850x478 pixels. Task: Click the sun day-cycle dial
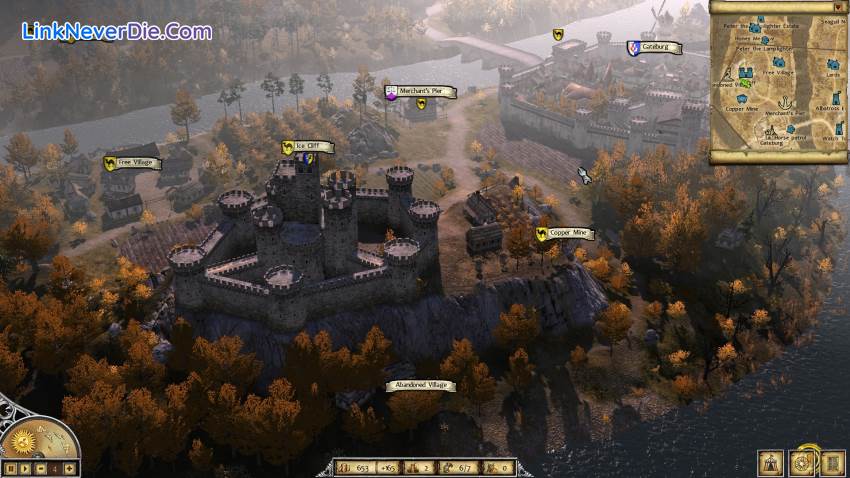22,440
